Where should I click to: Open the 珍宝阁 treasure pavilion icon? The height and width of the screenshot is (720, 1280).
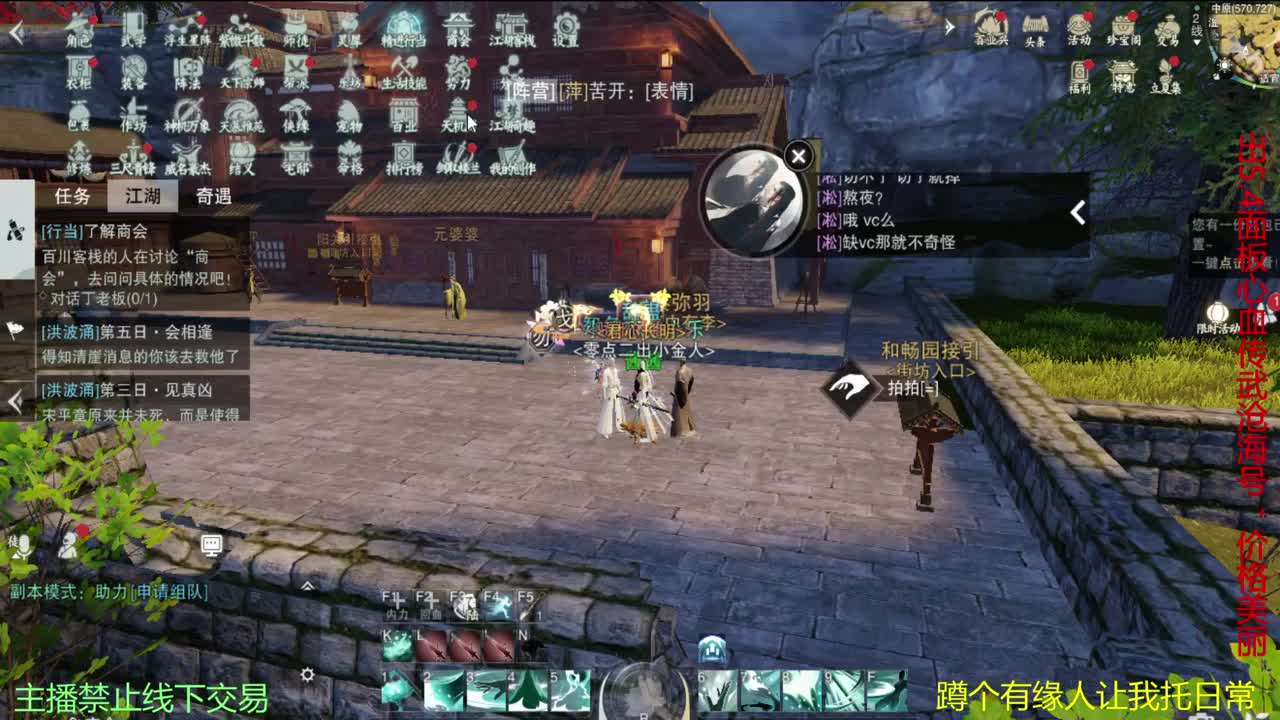click(x=1122, y=28)
